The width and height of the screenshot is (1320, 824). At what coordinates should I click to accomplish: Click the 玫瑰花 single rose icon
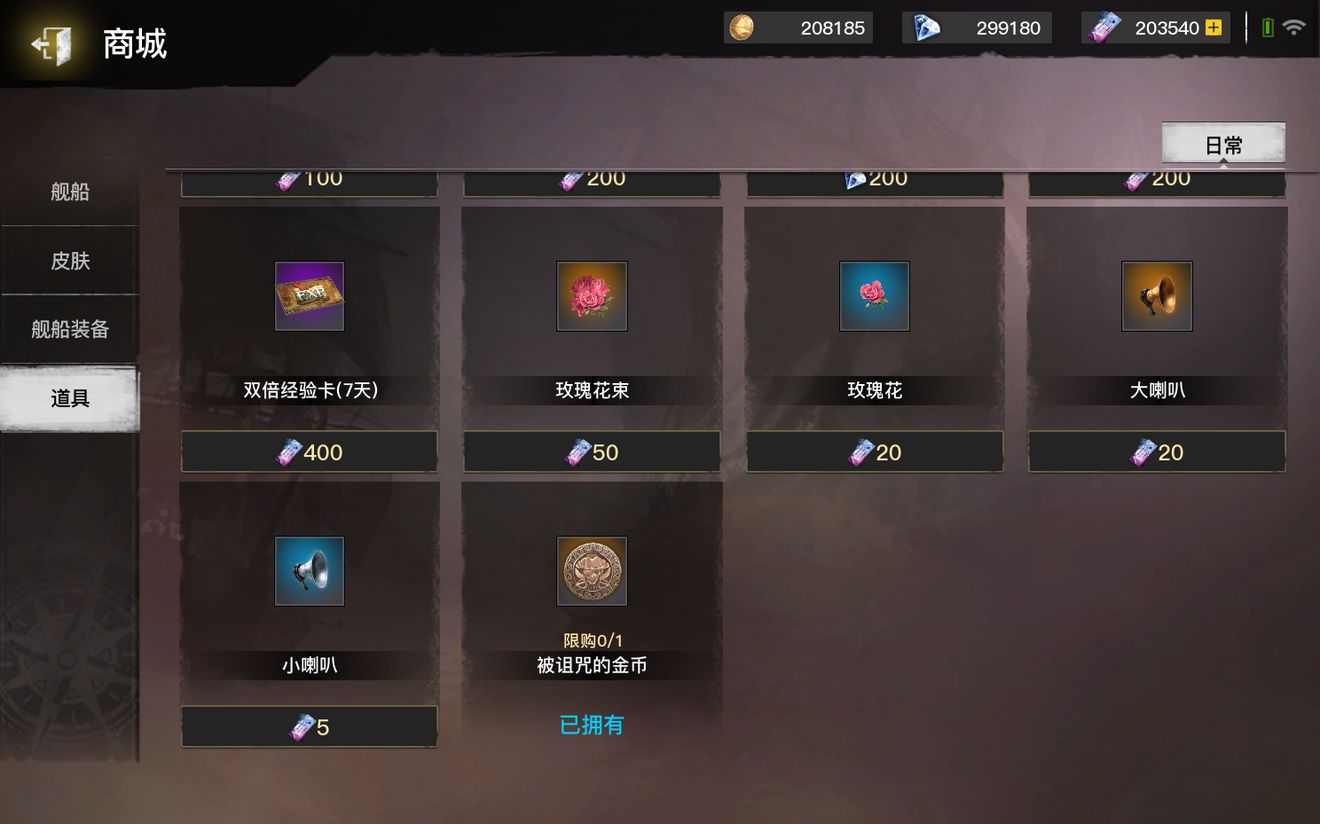coord(874,296)
